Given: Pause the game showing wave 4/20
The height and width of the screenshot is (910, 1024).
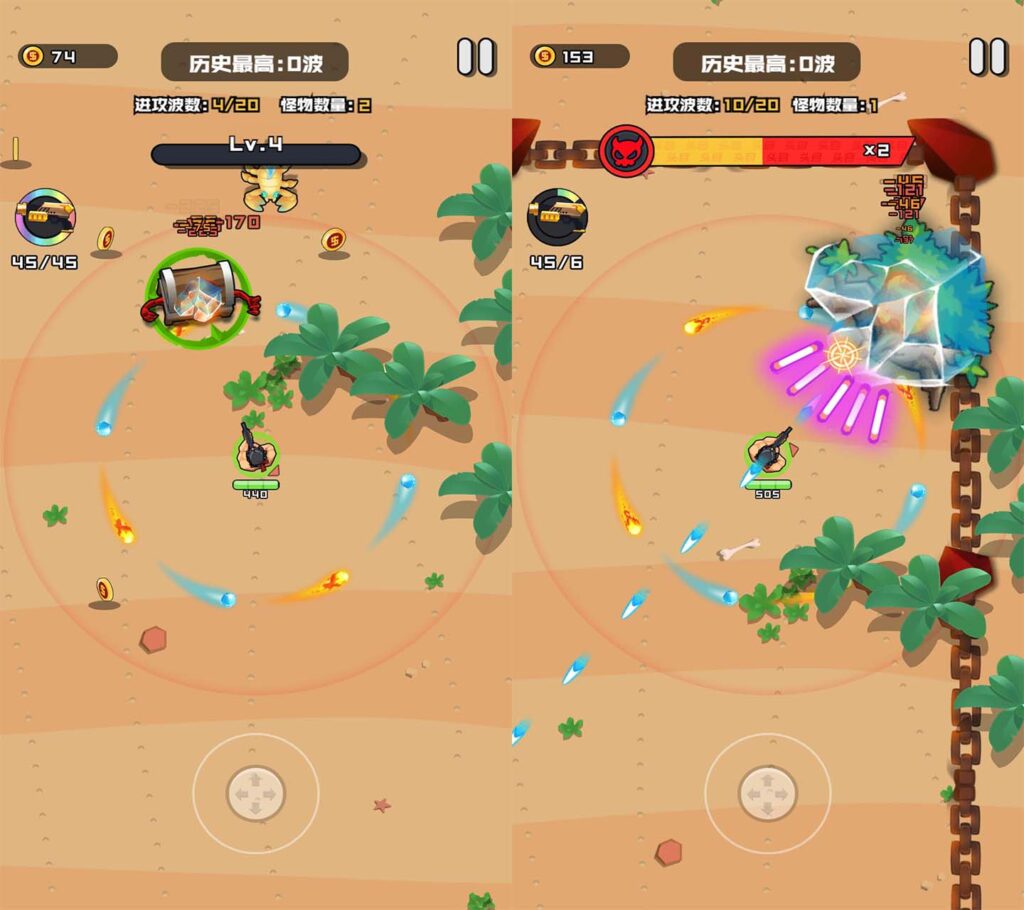Looking at the screenshot, I should point(476,57).
